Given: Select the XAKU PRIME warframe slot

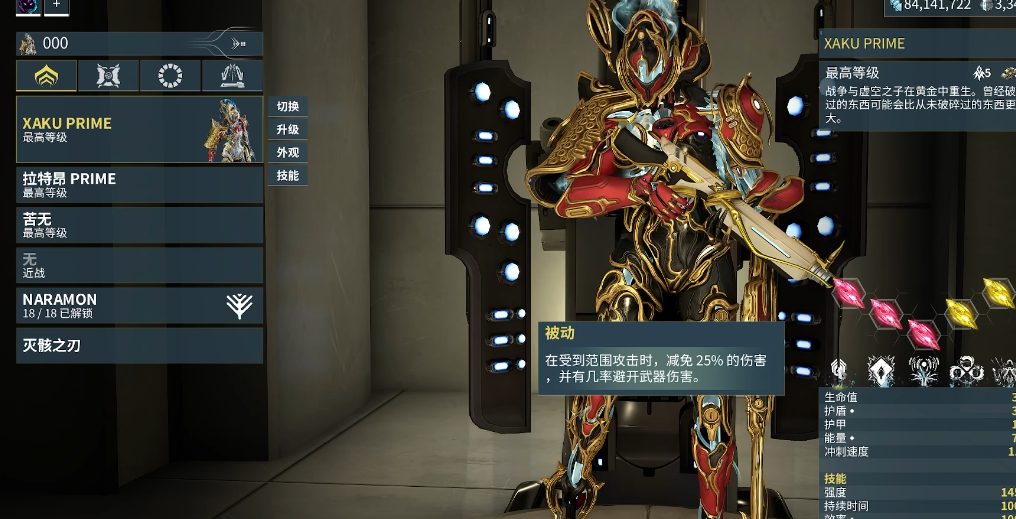Looking at the screenshot, I should pos(139,130).
